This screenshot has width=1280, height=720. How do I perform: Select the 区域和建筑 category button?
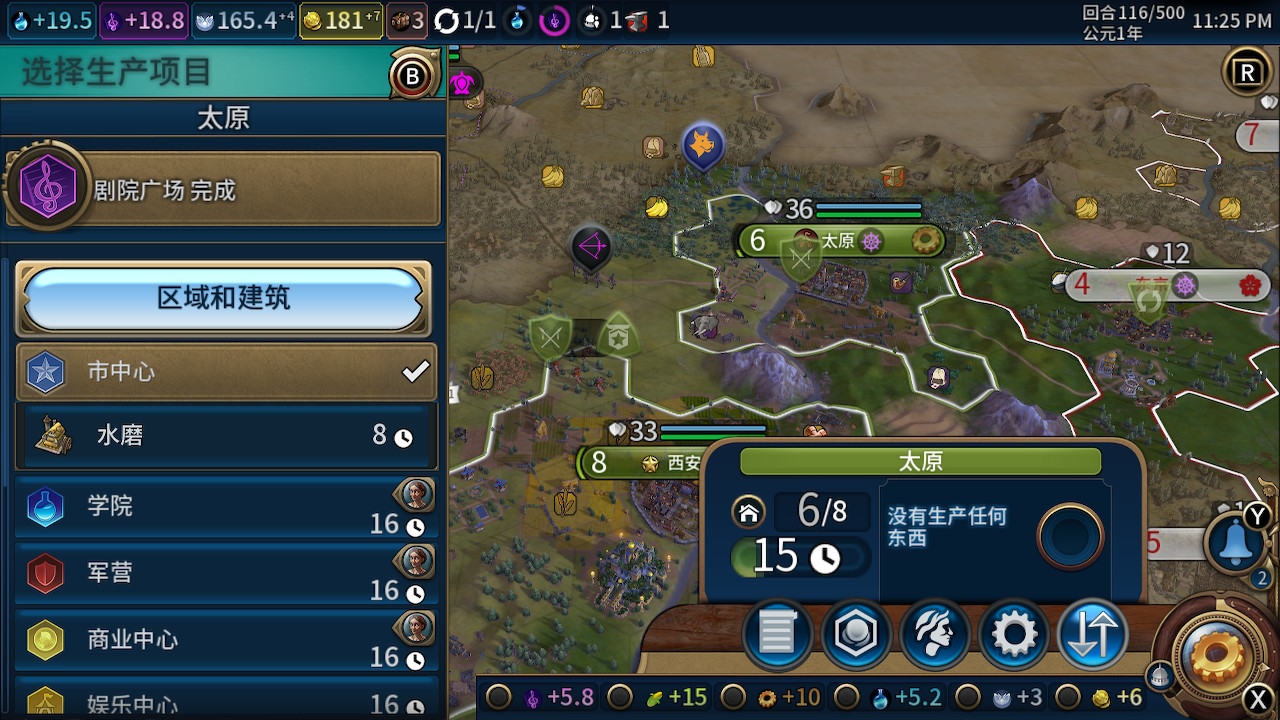[x=223, y=298]
